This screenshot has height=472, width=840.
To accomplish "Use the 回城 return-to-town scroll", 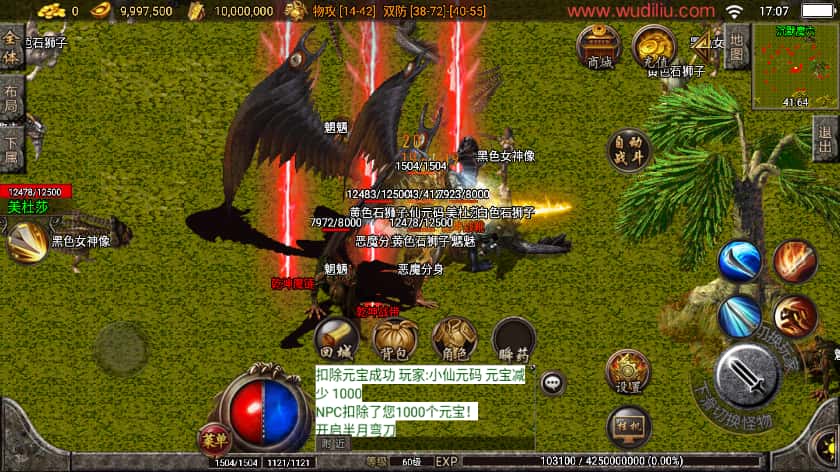I will pos(335,339).
